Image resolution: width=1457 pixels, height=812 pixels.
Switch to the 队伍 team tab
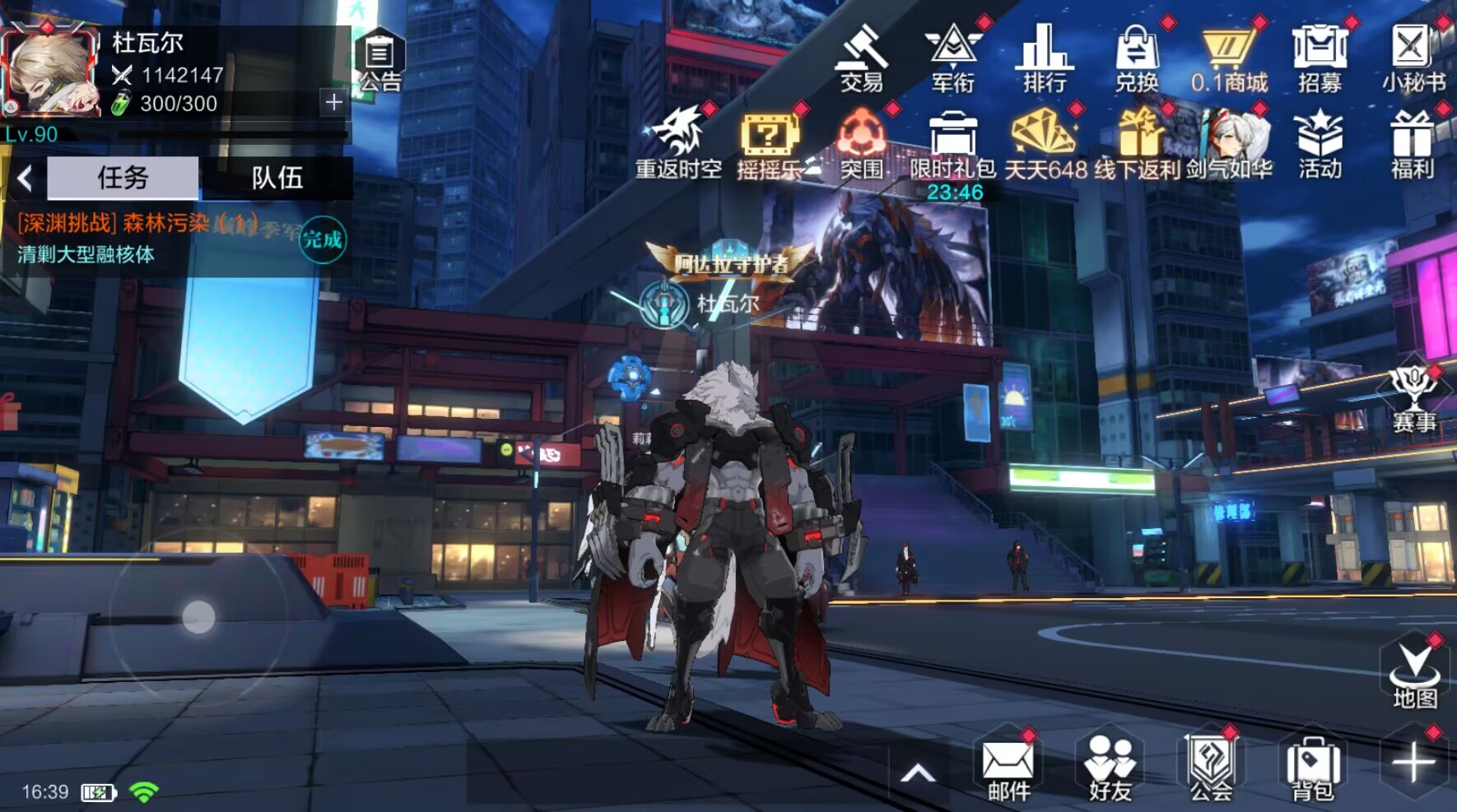coord(277,178)
